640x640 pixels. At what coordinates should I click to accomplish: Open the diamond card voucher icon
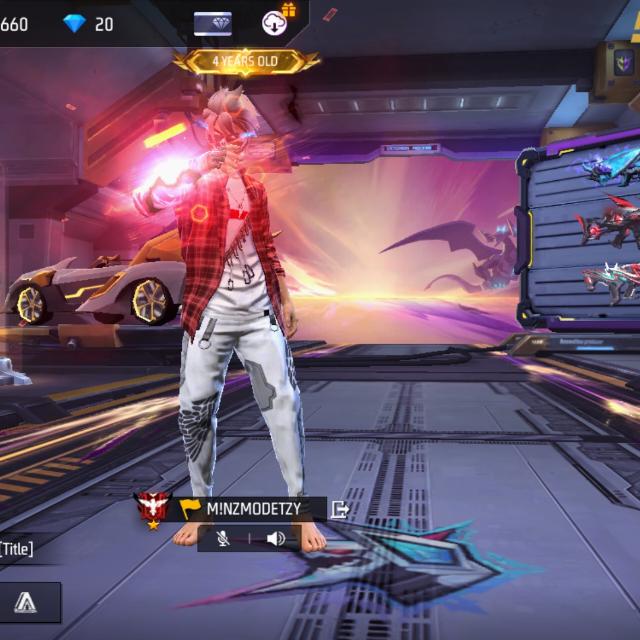(x=212, y=24)
